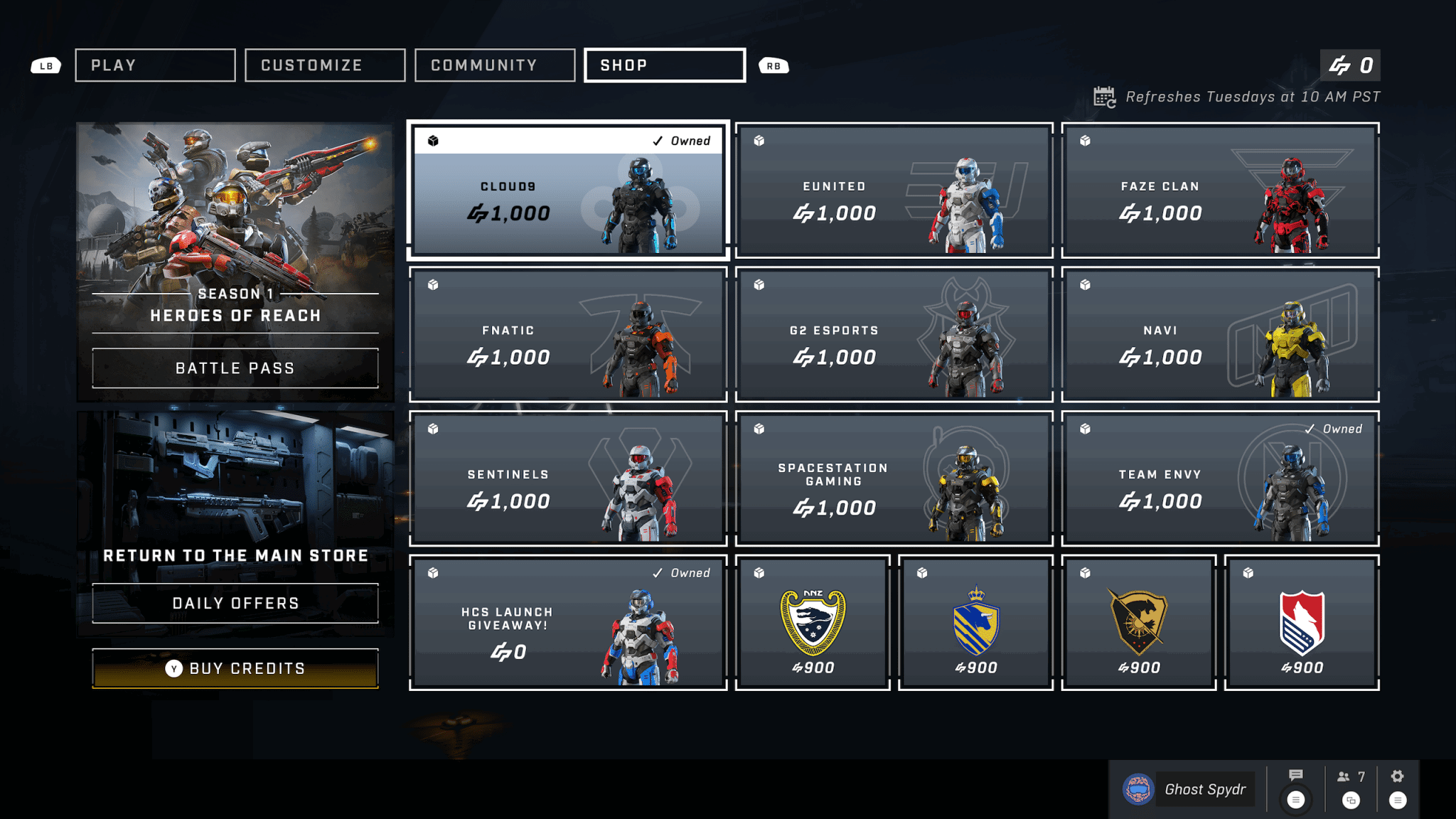Open the settings gear icon
1456x819 pixels.
point(1397,777)
